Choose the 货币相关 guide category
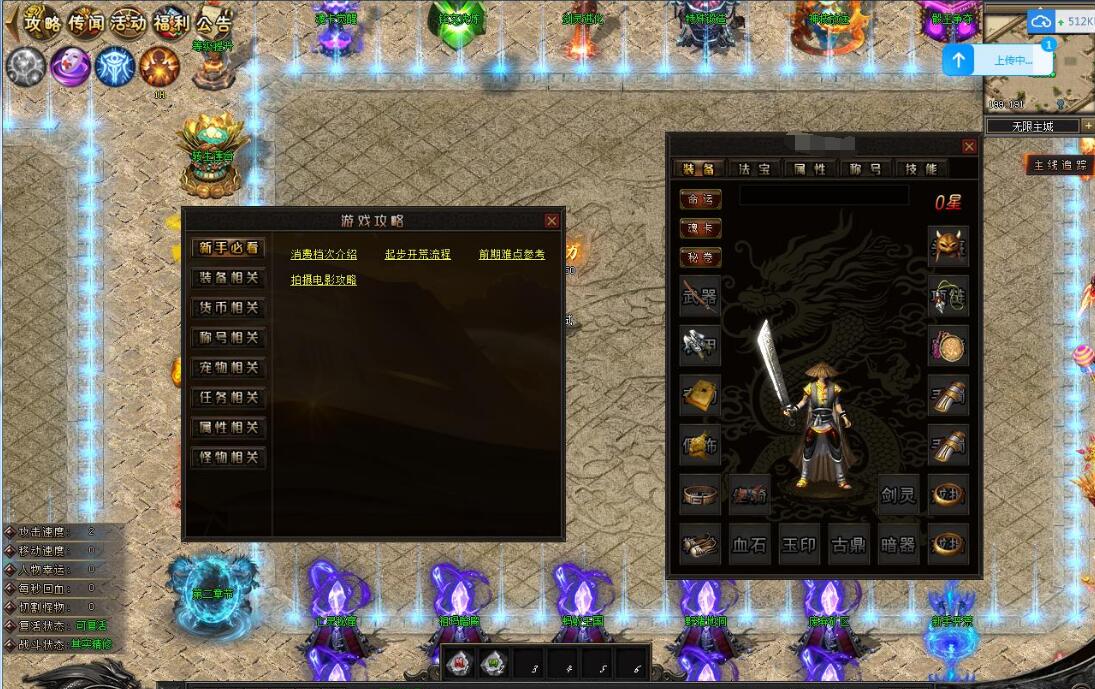This screenshot has height=689, width=1095. click(228, 308)
